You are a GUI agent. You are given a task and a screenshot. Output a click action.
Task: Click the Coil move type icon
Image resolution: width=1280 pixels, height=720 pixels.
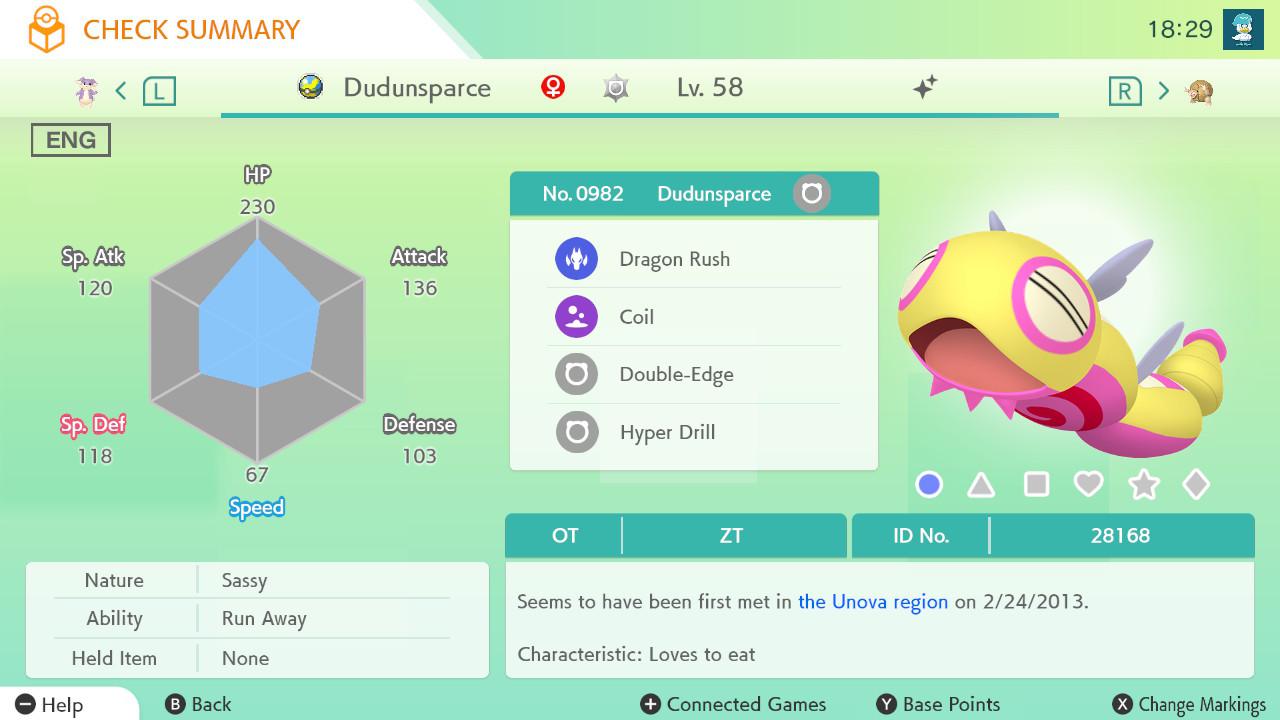(576, 316)
